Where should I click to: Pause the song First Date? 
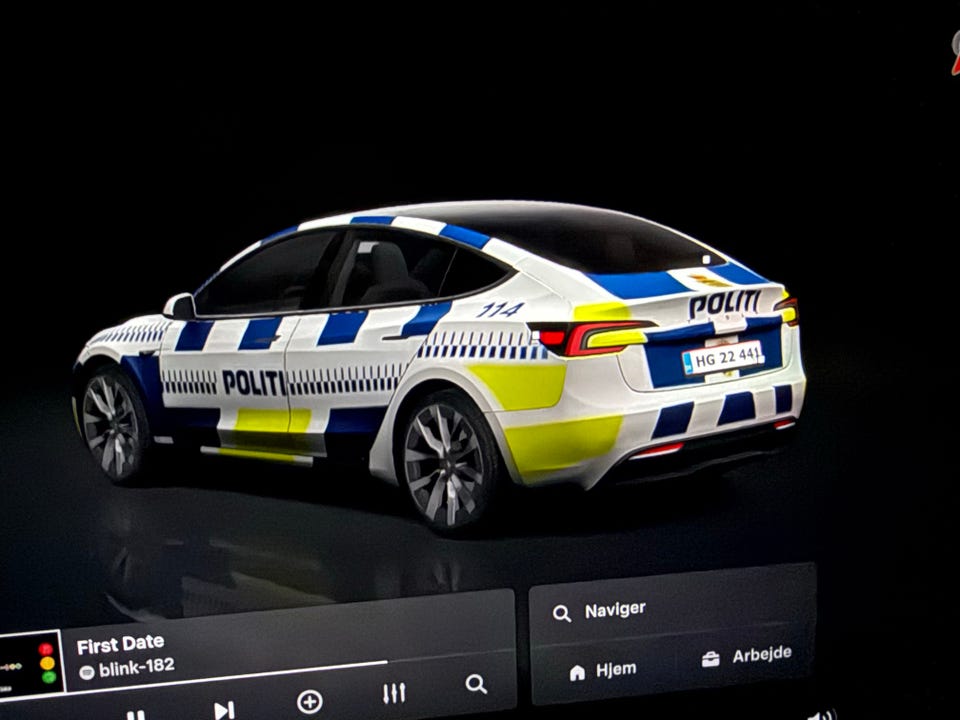click(135, 714)
